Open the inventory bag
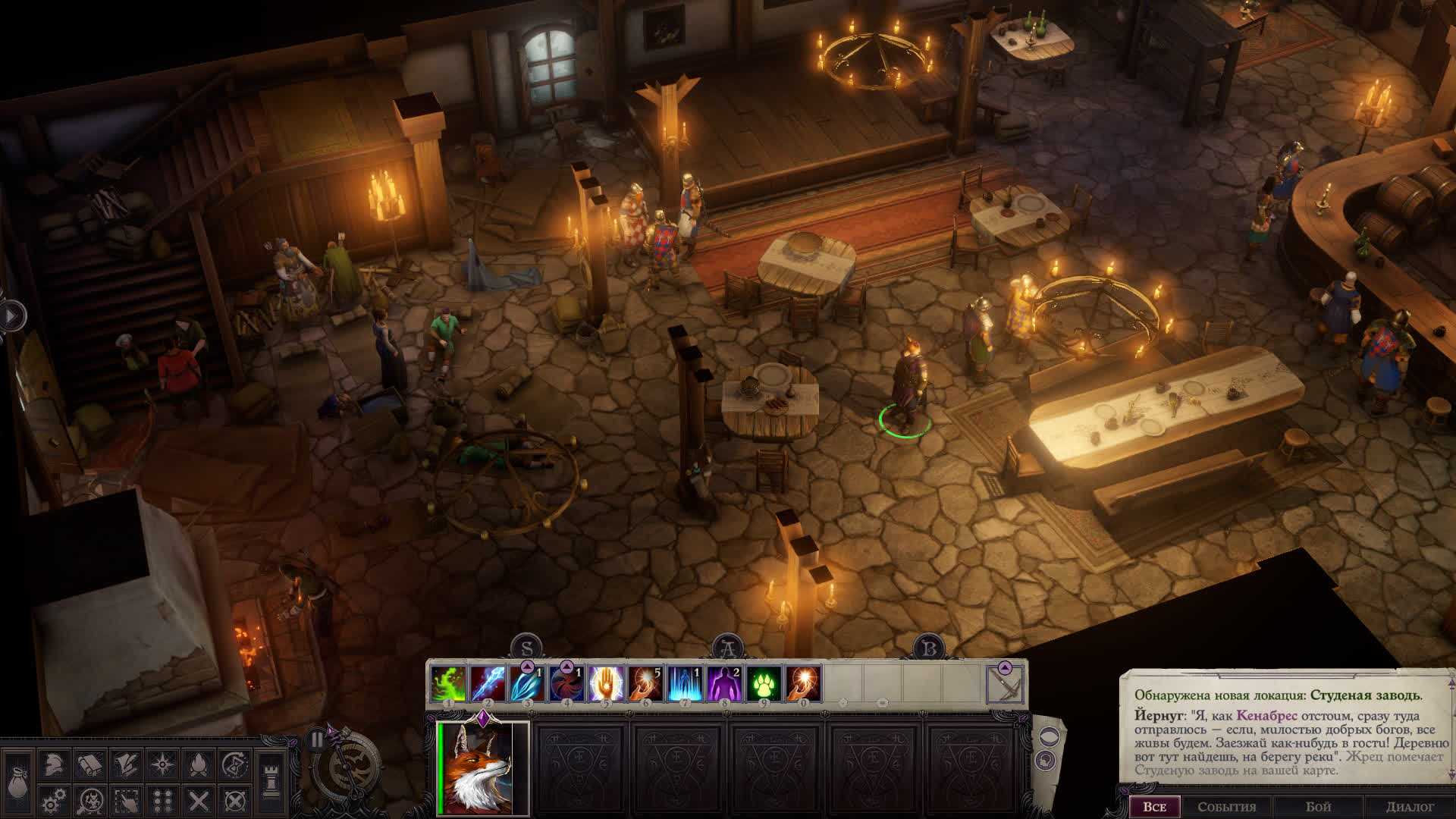This screenshot has width=1456, height=819. pos(17,780)
